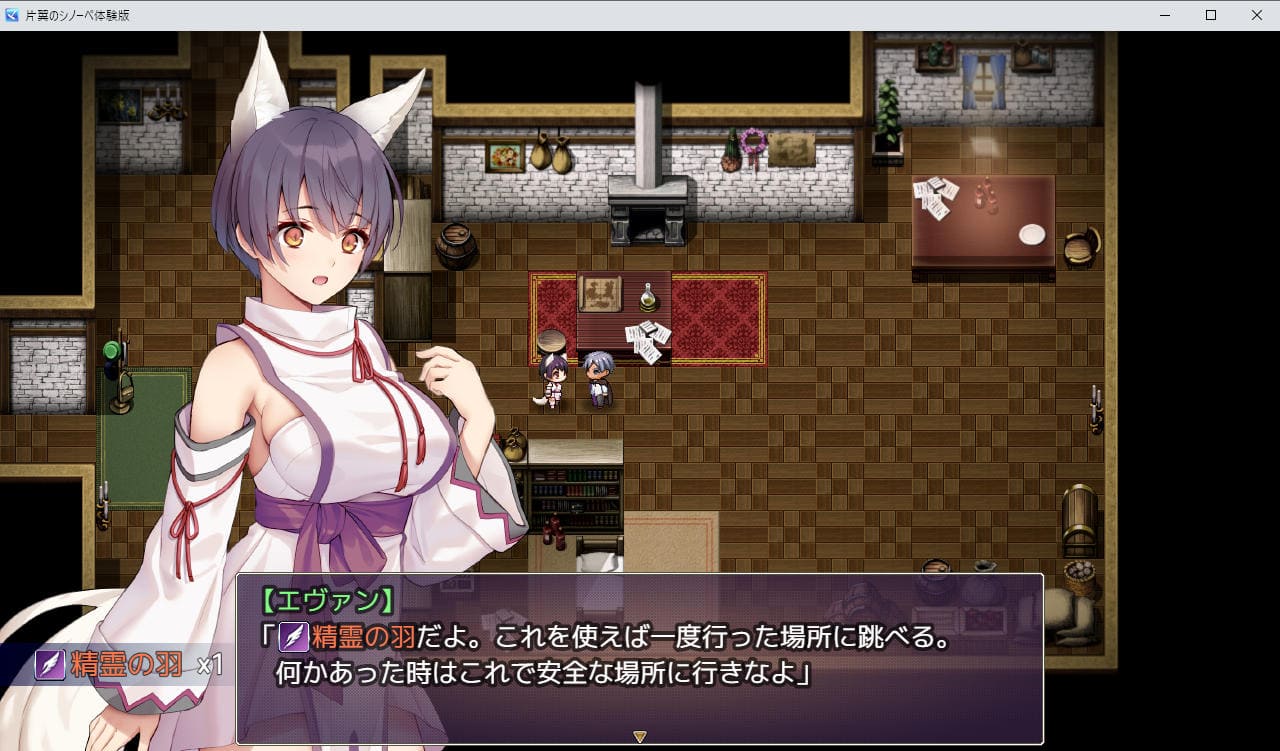1280x751 pixels.
Task: Minimize the game window
Action: pos(1165,15)
